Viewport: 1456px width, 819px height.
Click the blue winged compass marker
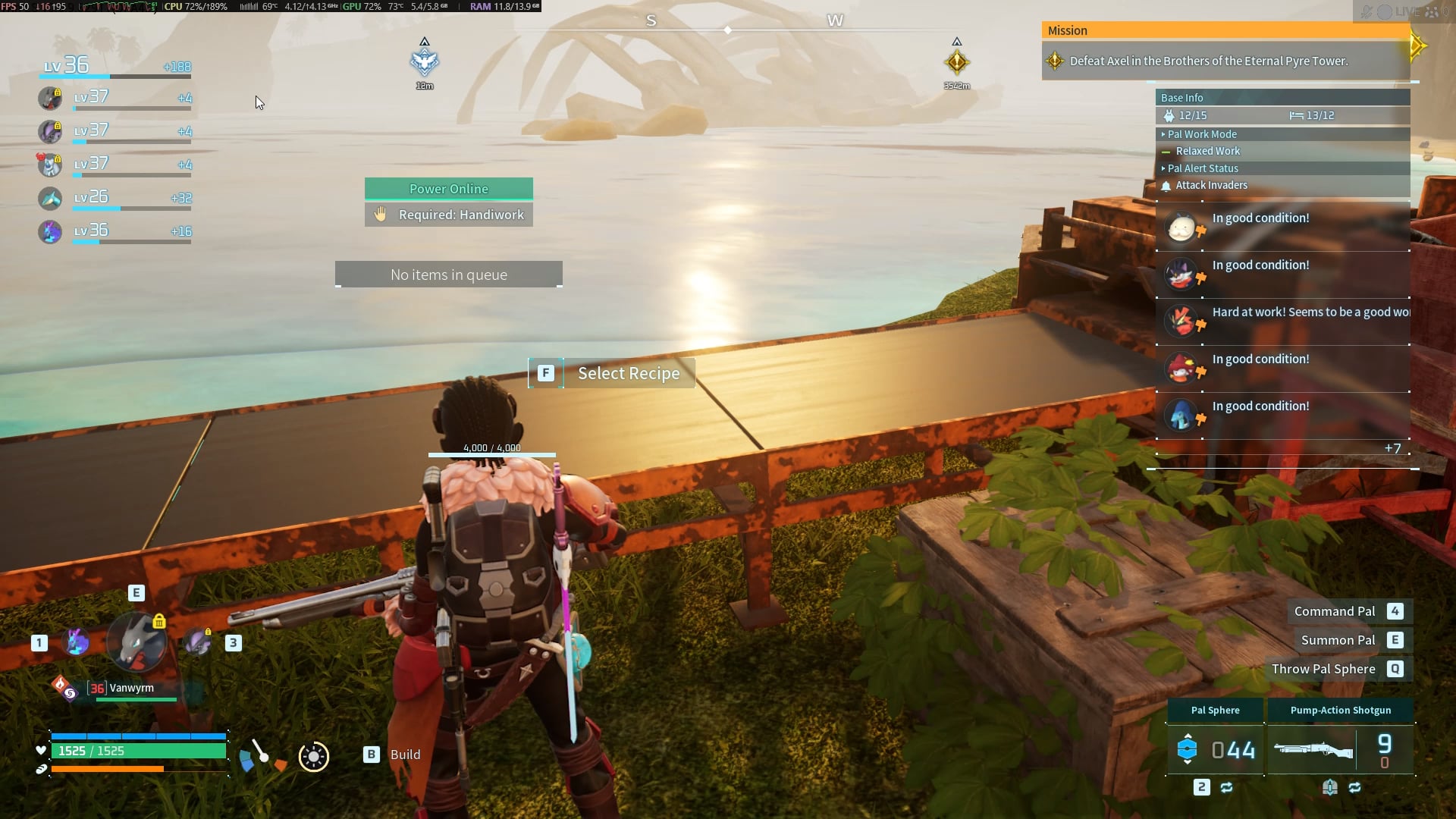tap(425, 62)
